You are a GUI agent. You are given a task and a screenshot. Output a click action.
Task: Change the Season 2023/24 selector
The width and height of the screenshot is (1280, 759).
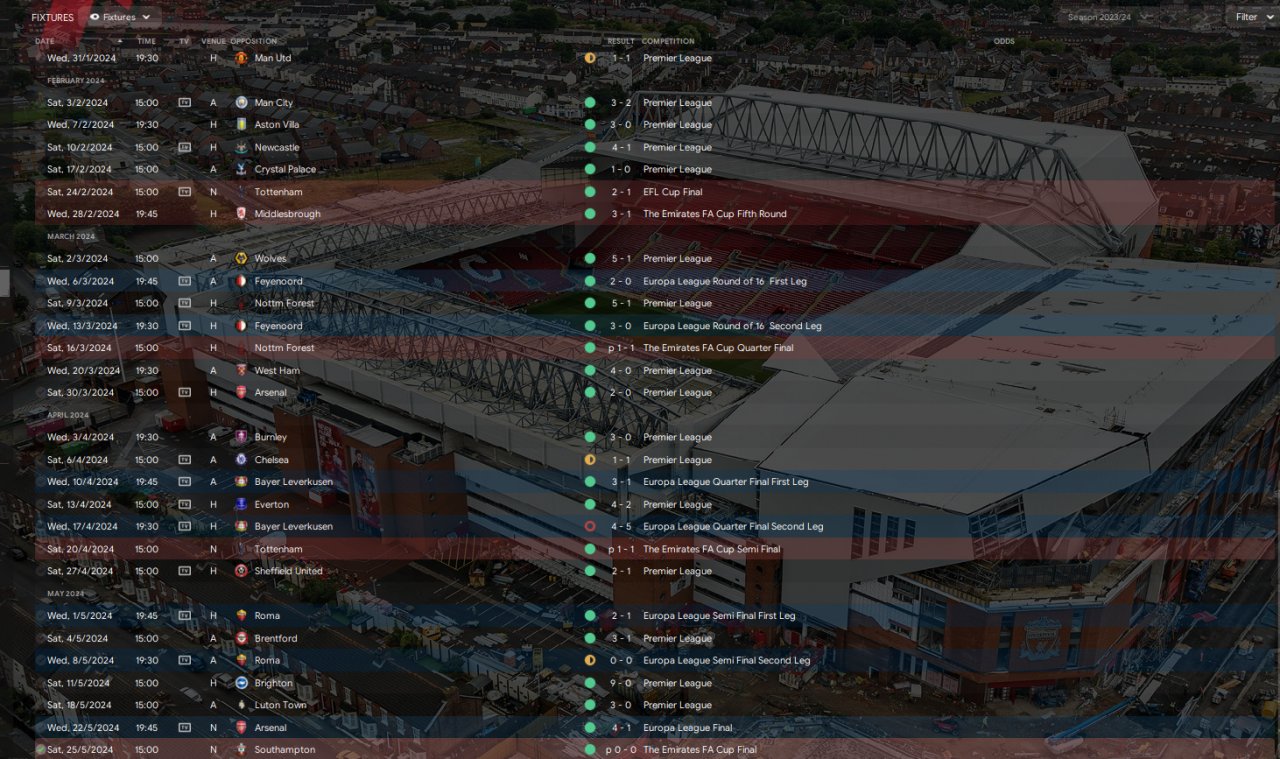(x=1107, y=17)
